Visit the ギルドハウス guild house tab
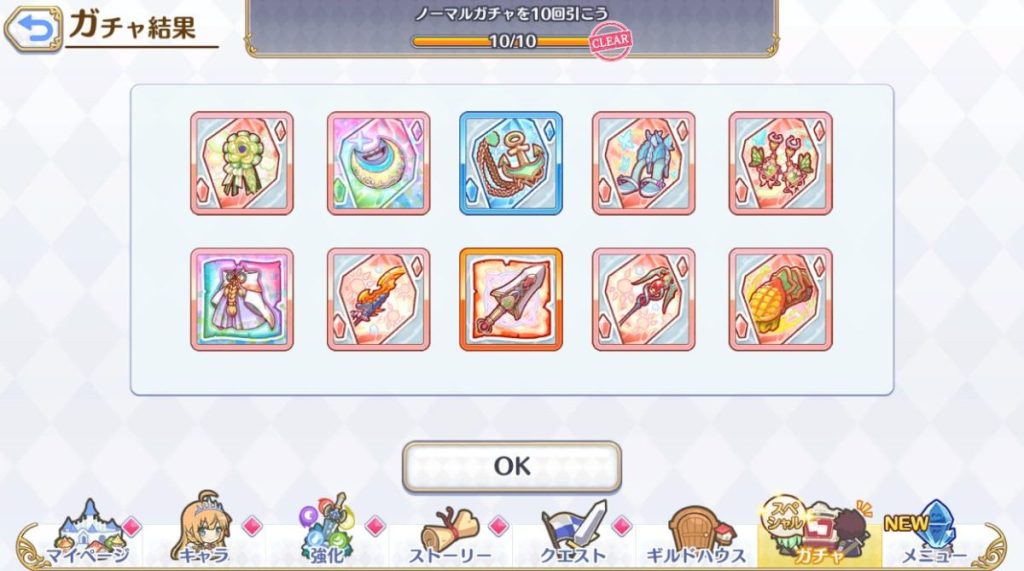 (696, 534)
